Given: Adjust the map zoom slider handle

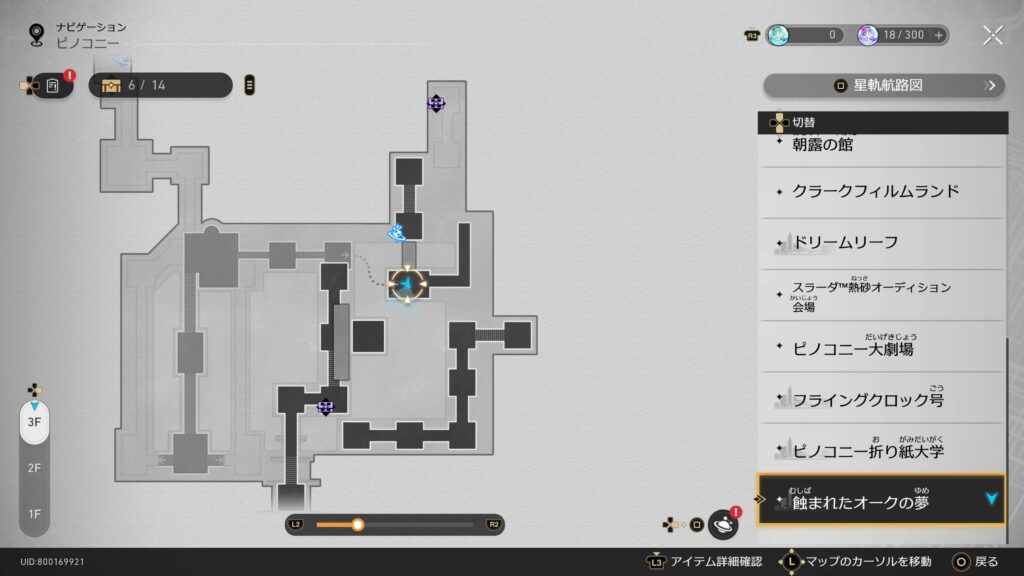Looking at the screenshot, I should pos(357,524).
